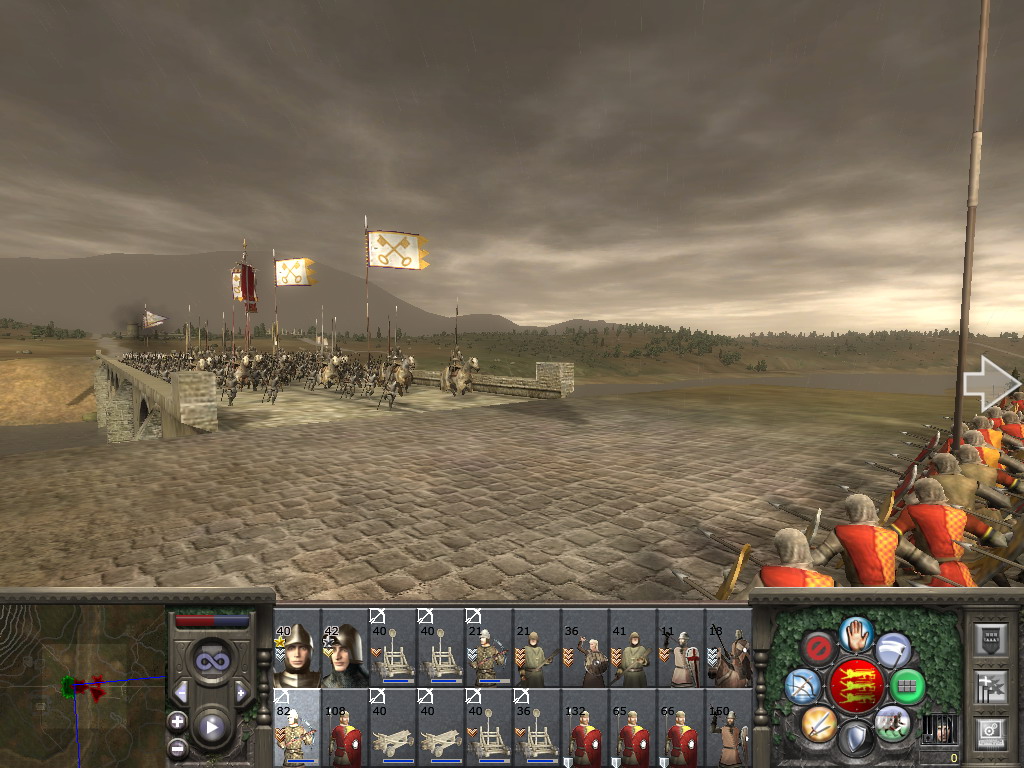Click the halt order hand button
The image size is (1024, 768).
pos(855,633)
